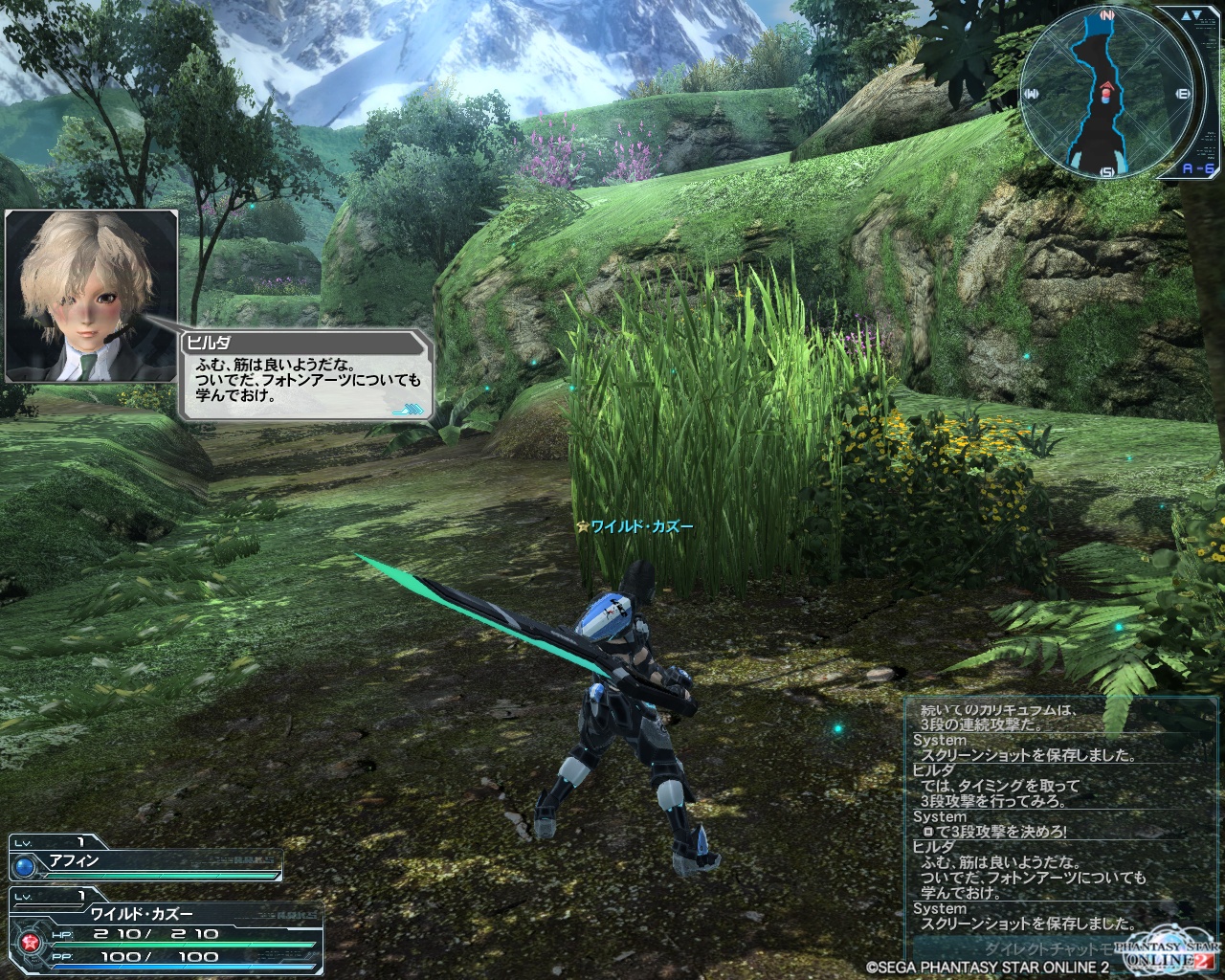Screen dimensions: 1225x980
Task: Open the circular radar minimap
Action: coord(1107,93)
